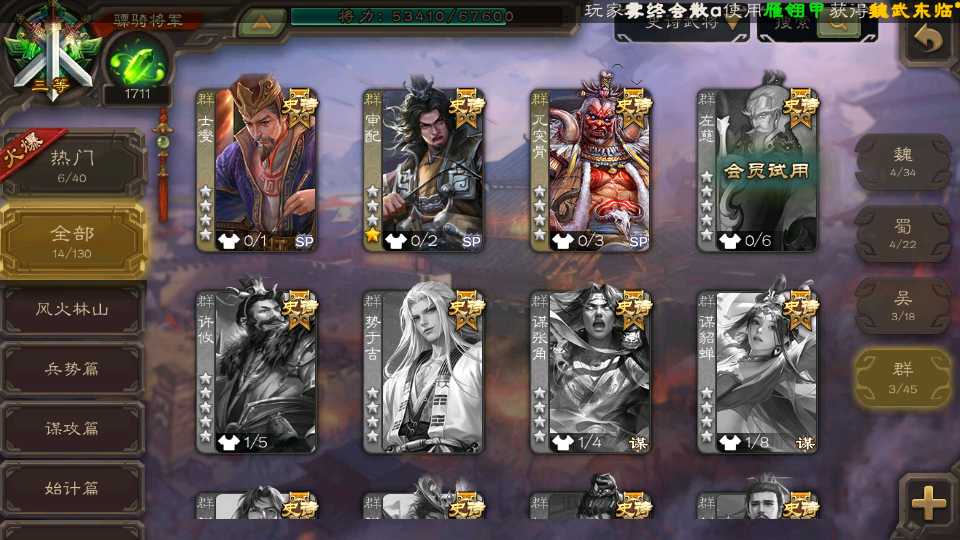Choose the 貂蝉 hero card
The width and height of the screenshot is (960, 540).
pyautogui.click(x=757, y=371)
